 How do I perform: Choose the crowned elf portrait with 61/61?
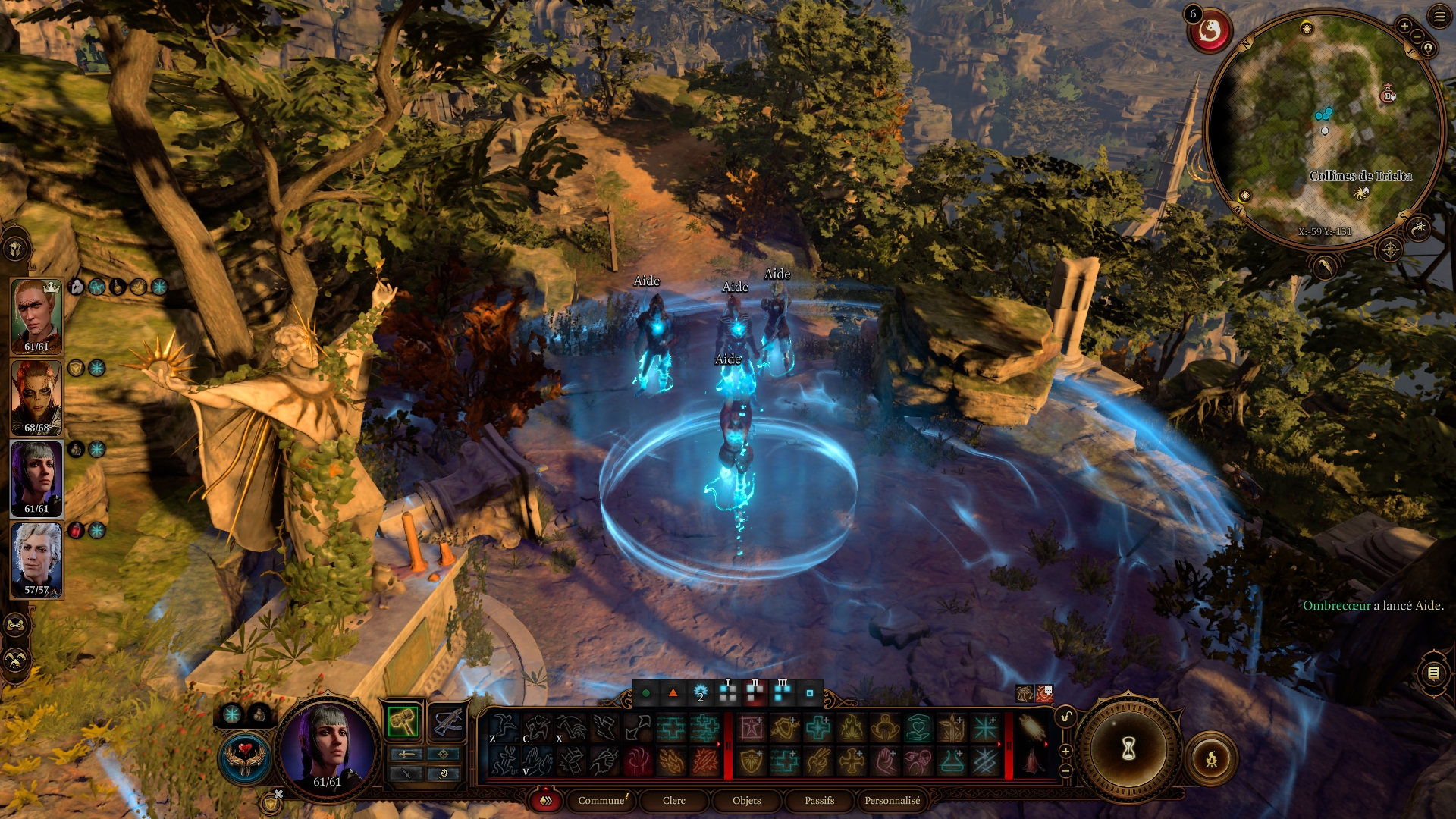(36, 315)
